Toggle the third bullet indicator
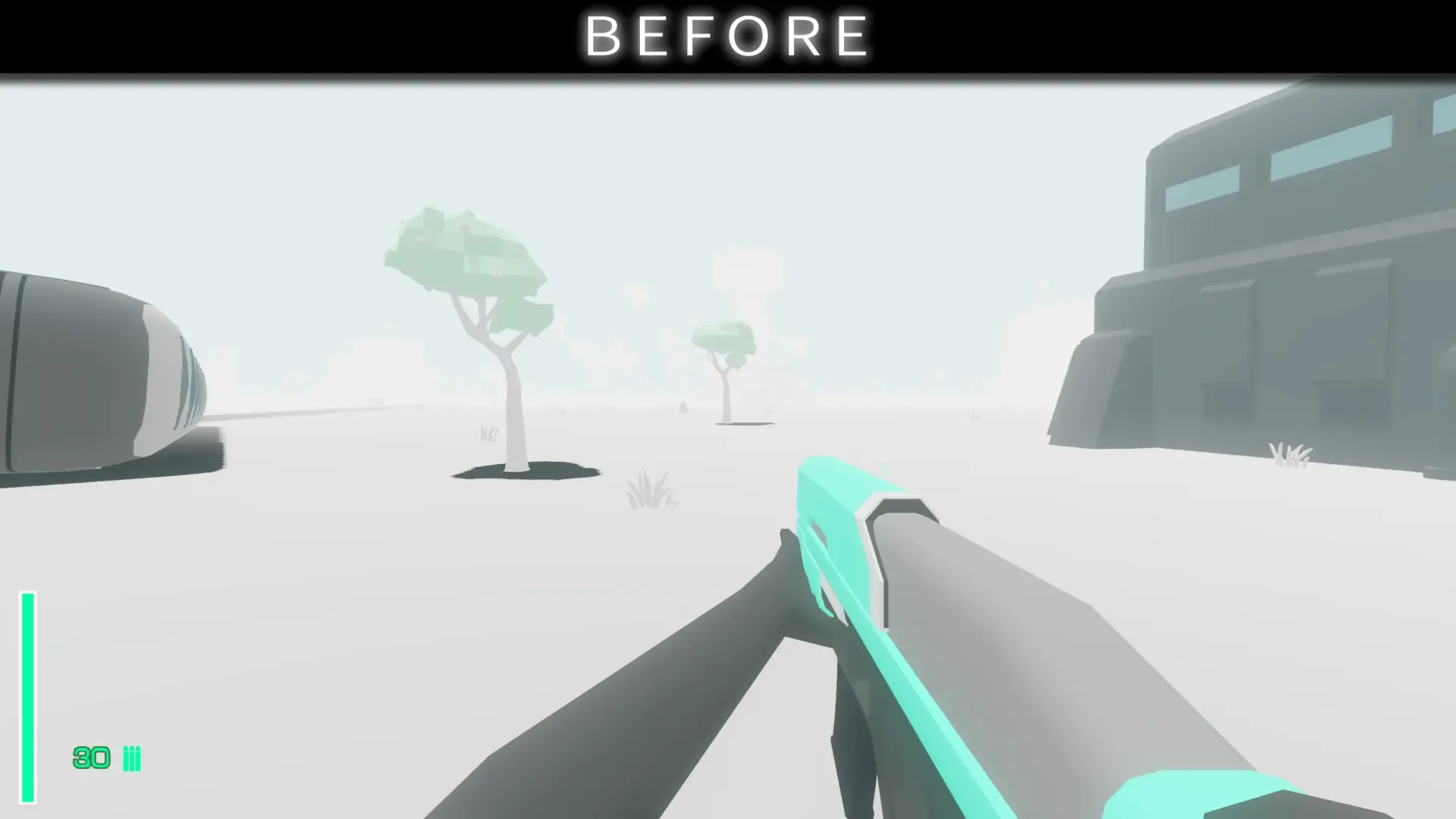 (138, 758)
